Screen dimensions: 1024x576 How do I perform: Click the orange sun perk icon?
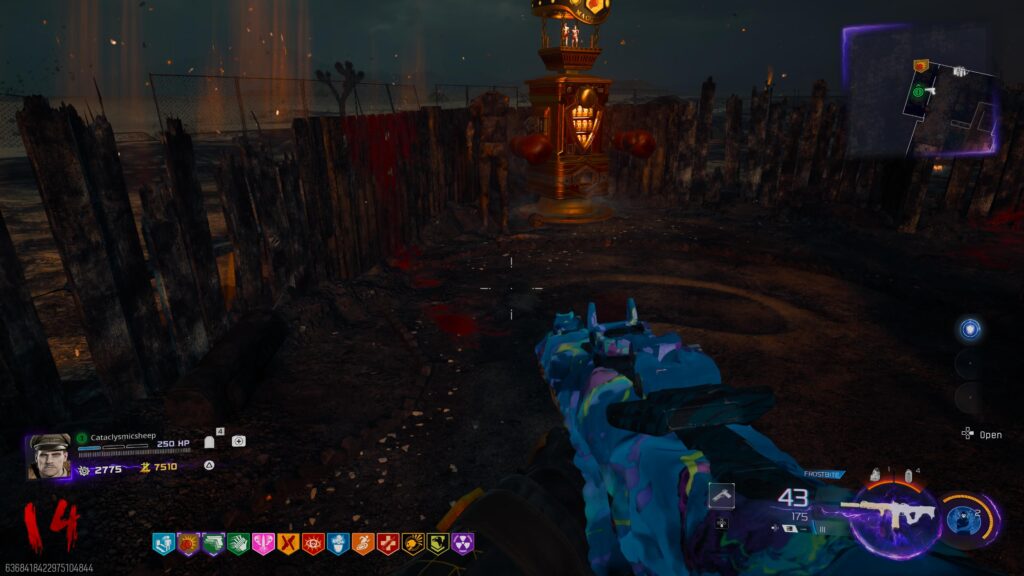(x=187, y=544)
